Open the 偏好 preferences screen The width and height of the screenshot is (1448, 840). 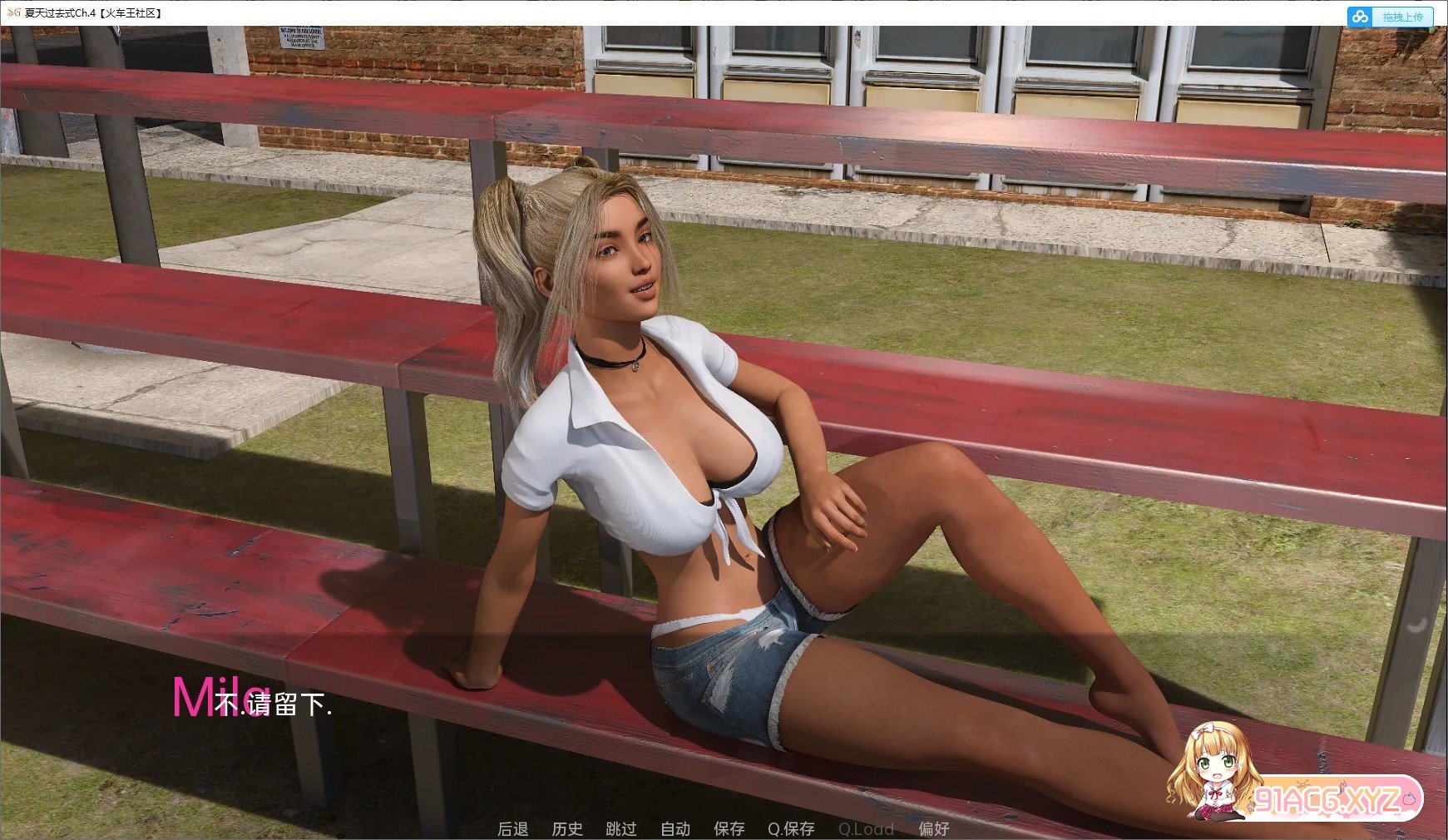pos(935,828)
